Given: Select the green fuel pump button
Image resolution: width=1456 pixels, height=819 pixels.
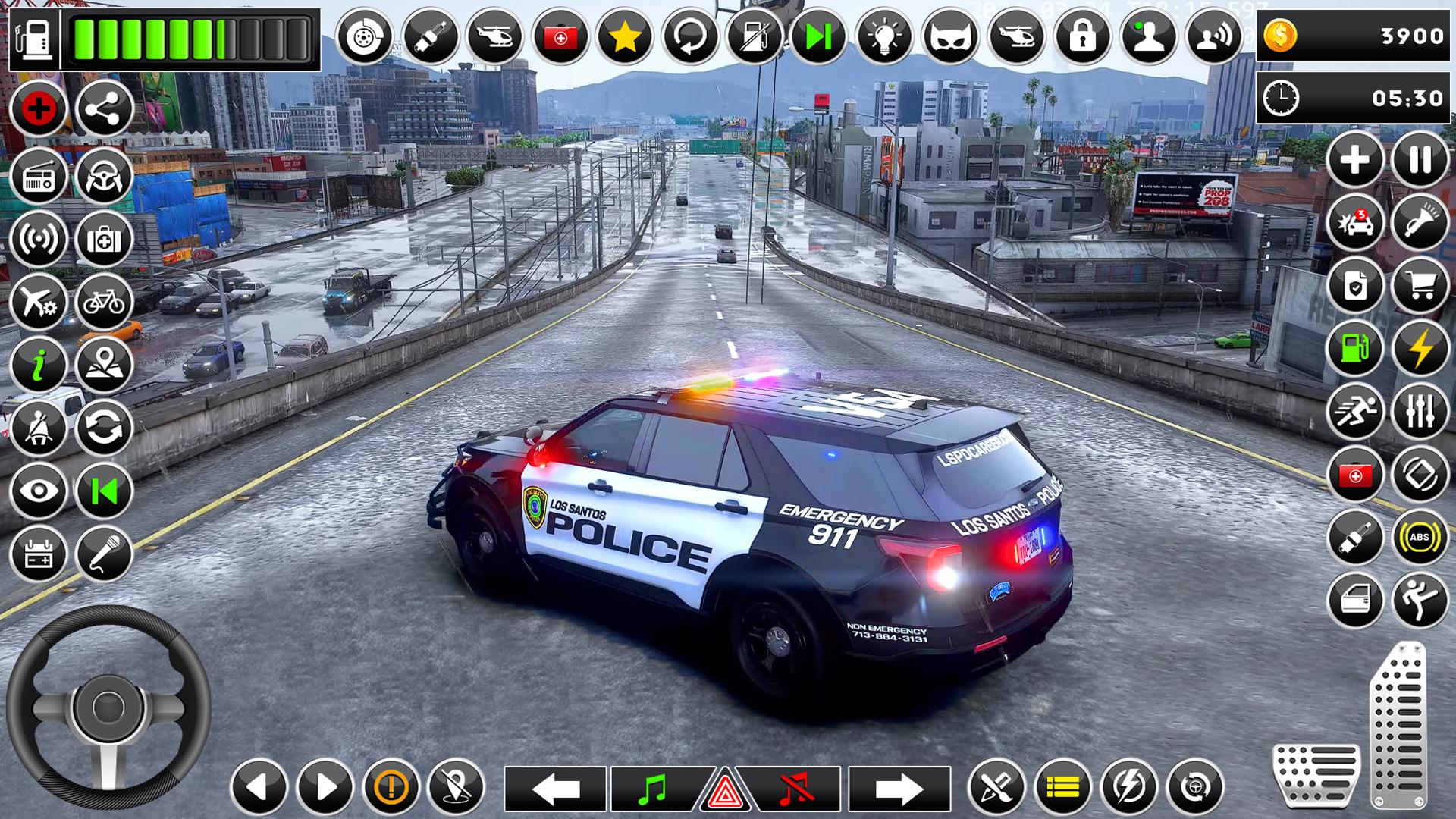Looking at the screenshot, I should (1354, 349).
